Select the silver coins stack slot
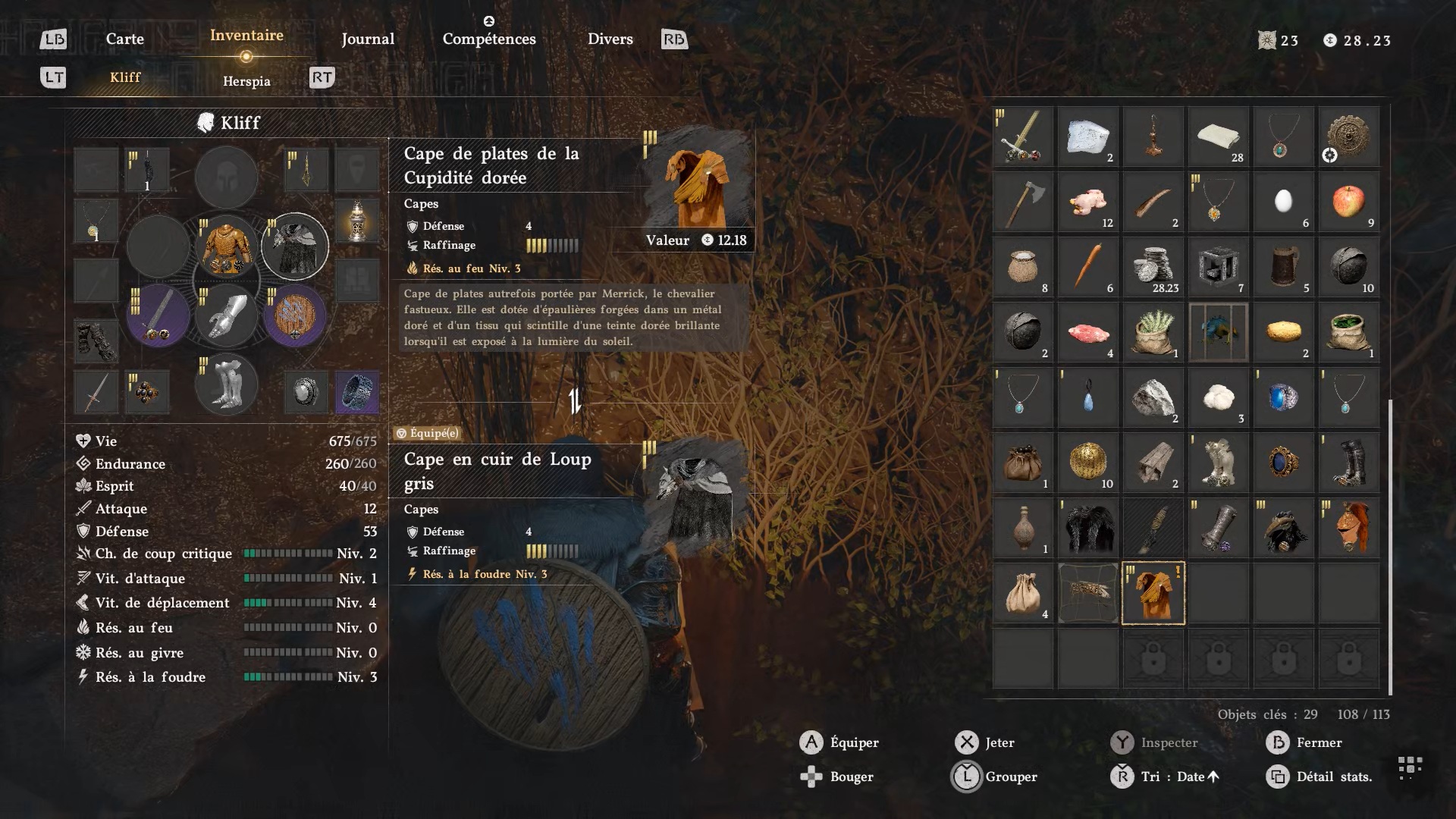Viewport: 1456px width, 819px height. pyautogui.click(x=1153, y=267)
